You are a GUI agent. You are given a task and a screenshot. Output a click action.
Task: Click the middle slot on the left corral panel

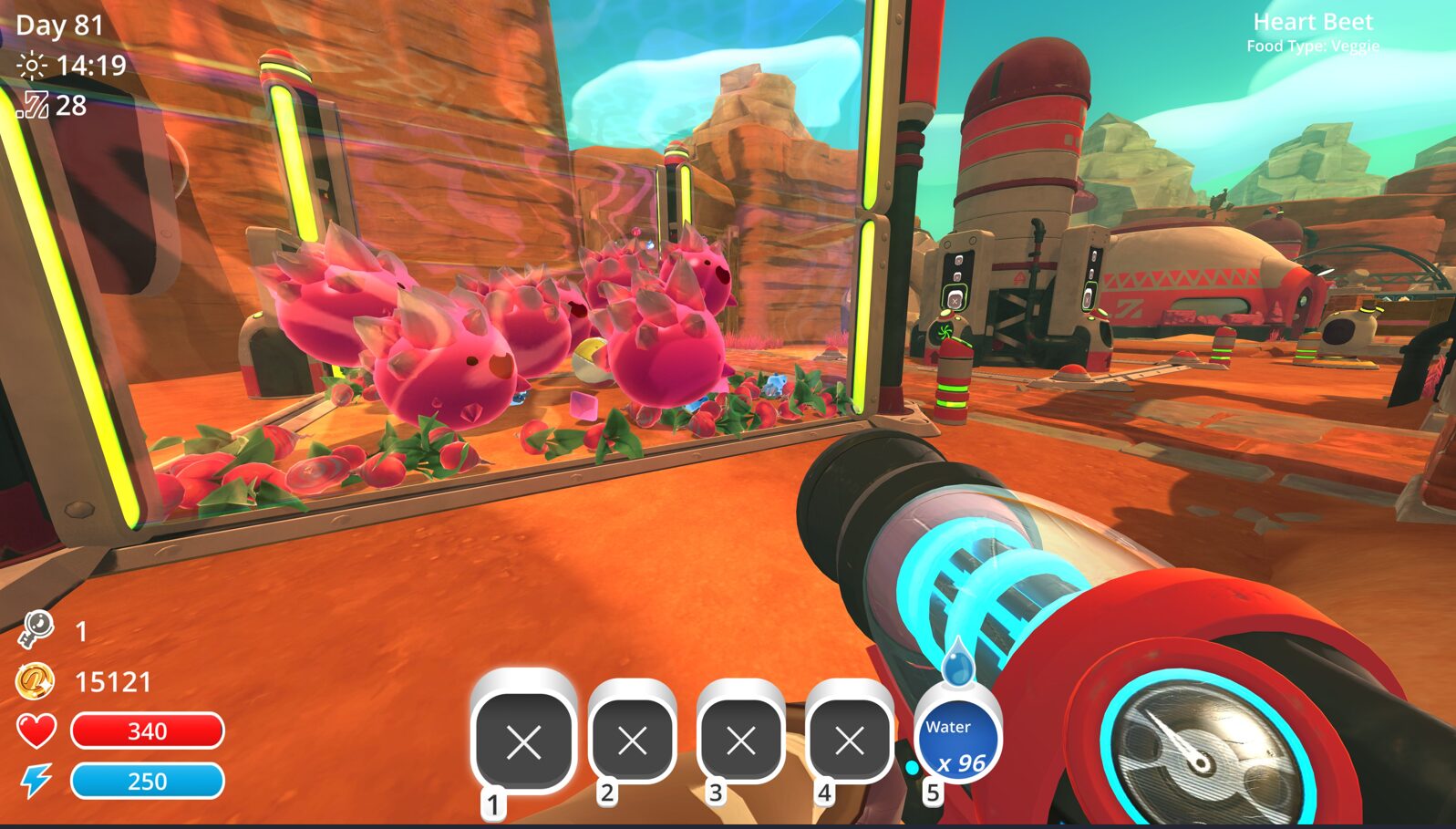(957, 276)
